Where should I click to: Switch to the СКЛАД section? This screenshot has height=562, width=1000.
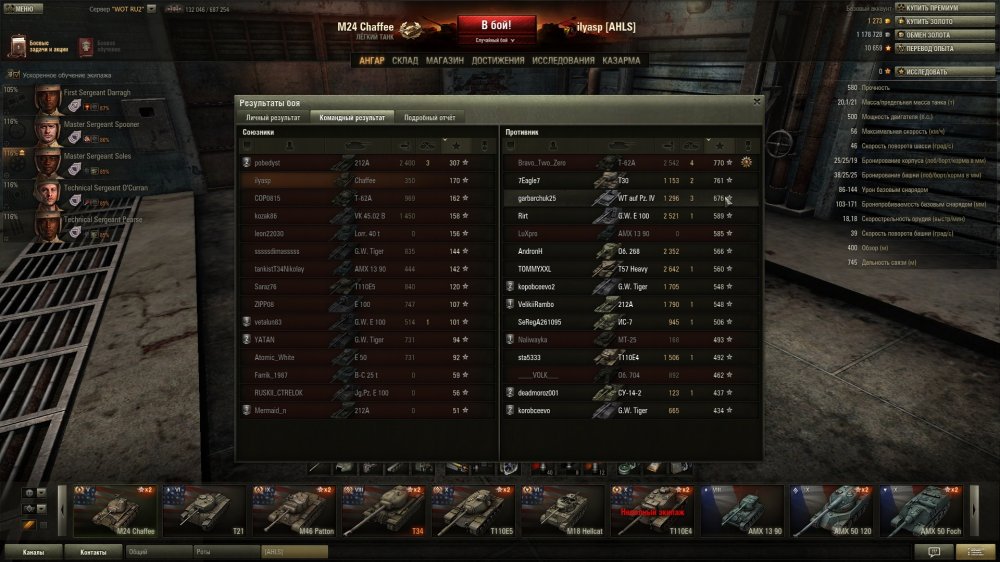[x=405, y=60]
